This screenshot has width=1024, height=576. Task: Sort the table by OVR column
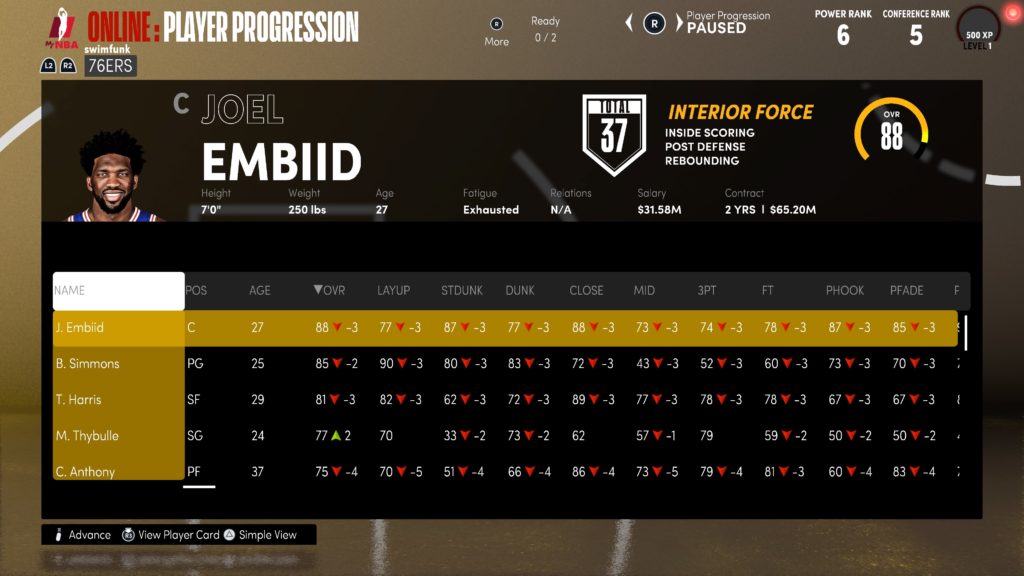click(x=329, y=291)
